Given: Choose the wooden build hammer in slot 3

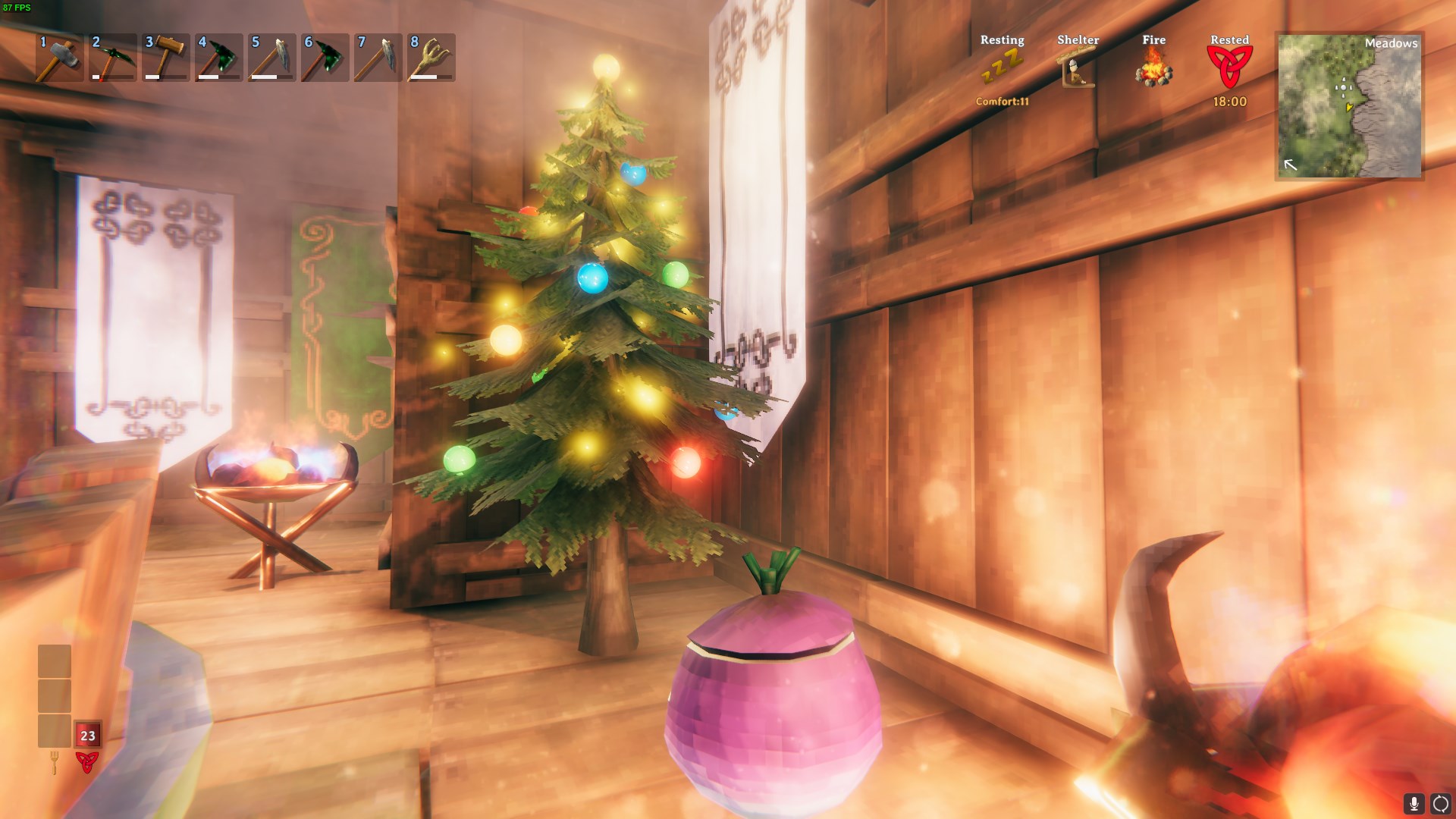Looking at the screenshot, I should click(x=165, y=58).
